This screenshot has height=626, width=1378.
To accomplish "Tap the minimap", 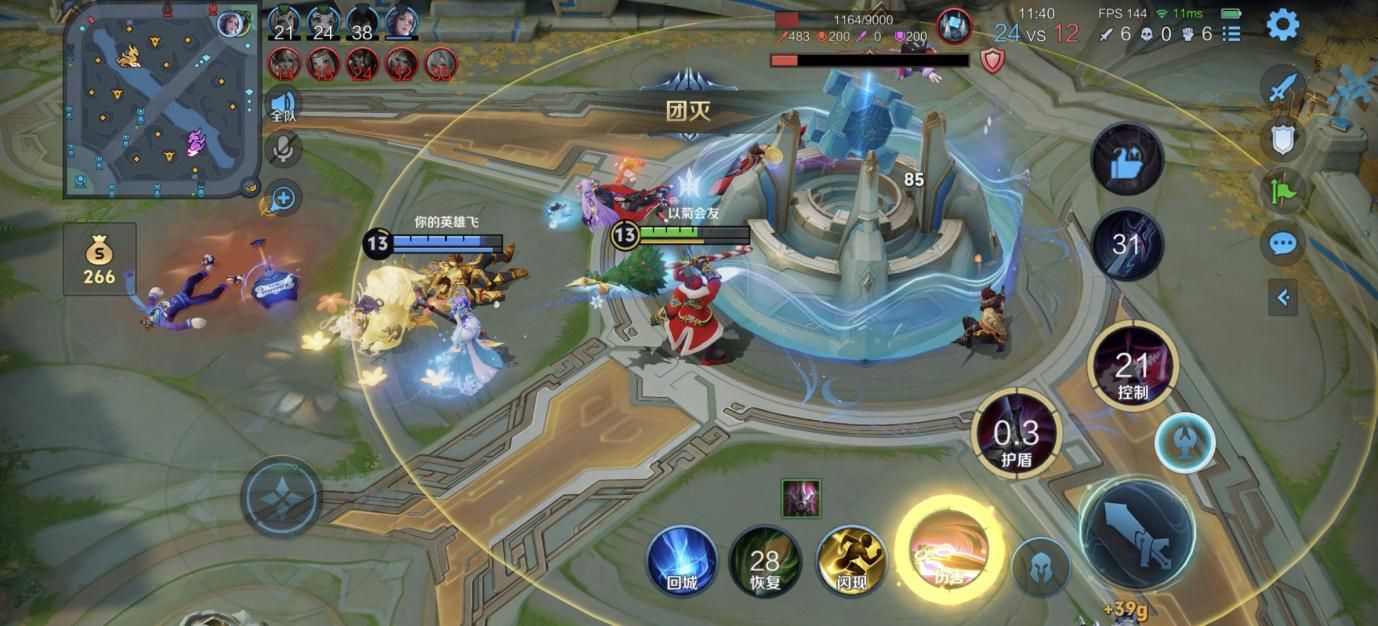I will click(162, 100).
